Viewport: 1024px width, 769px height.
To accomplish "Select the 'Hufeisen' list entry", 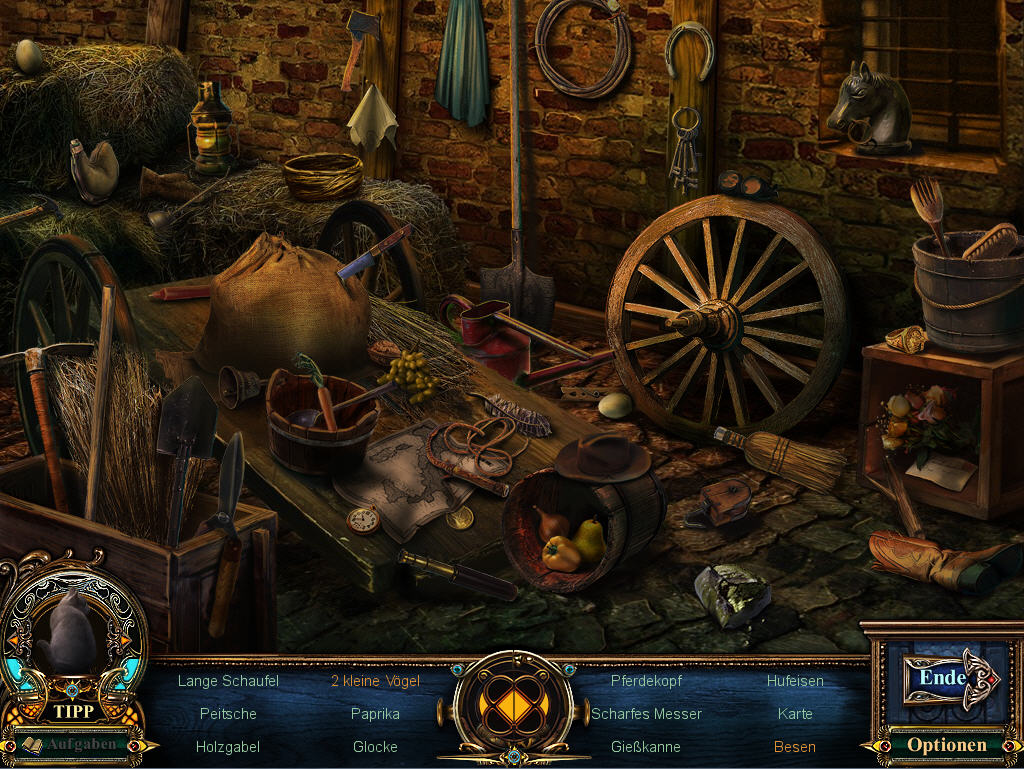I will (795, 681).
